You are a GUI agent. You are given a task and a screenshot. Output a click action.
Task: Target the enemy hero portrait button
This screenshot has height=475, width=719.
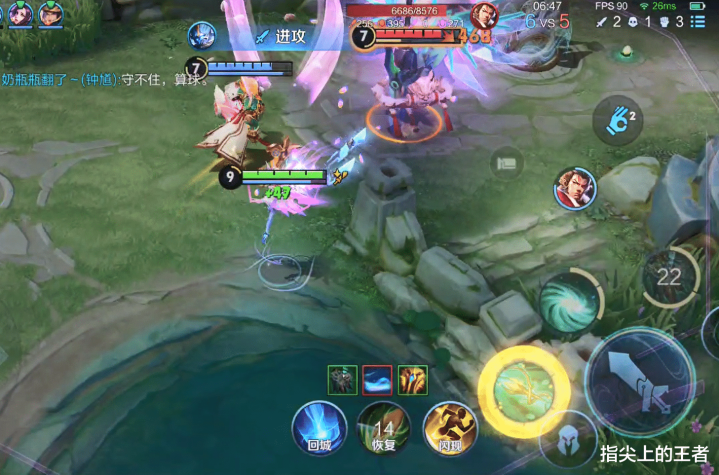coord(574,187)
